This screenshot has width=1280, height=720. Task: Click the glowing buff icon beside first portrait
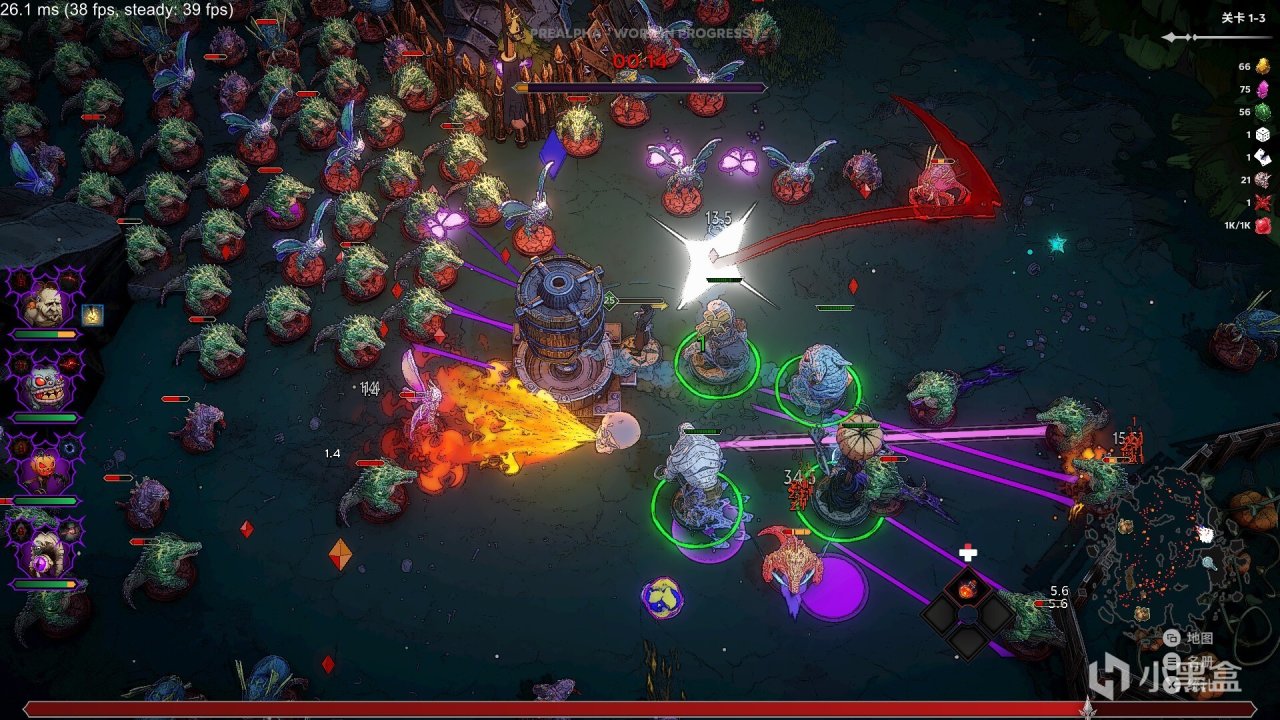92,316
